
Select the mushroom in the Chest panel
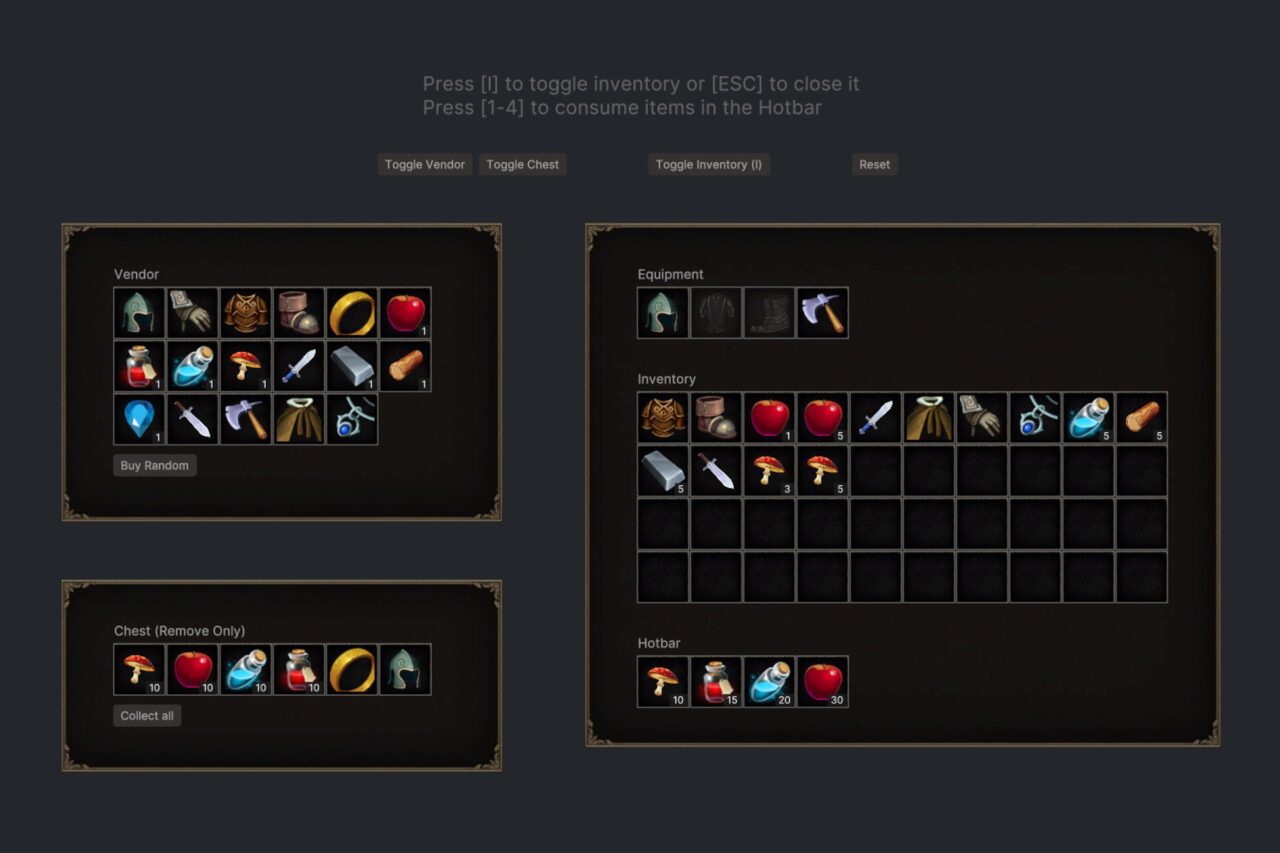coord(139,669)
